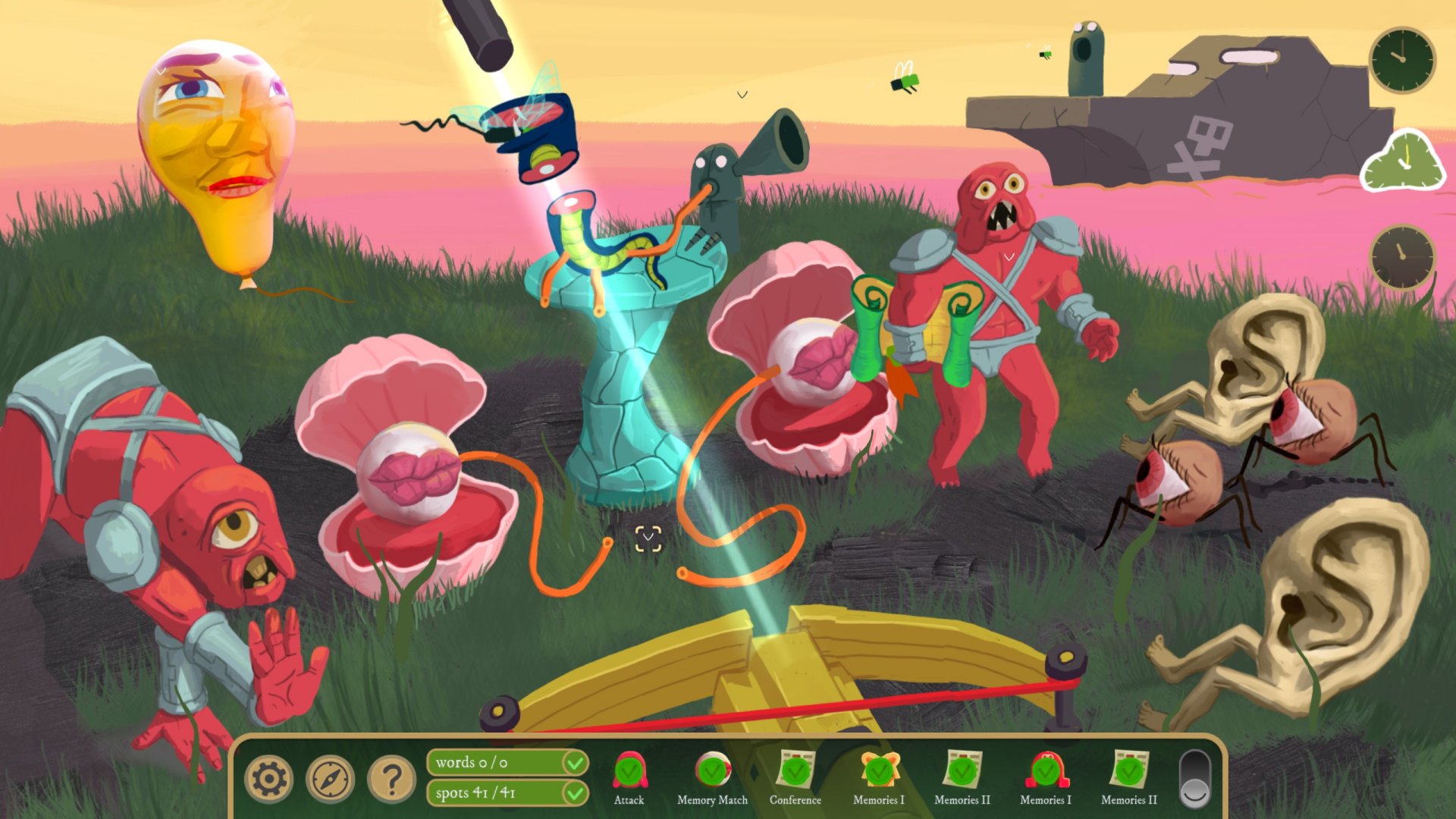Screen dimensions: 1456x819
Task: Expand the chevron above the red monster
Action: [x=1009, y=258]
